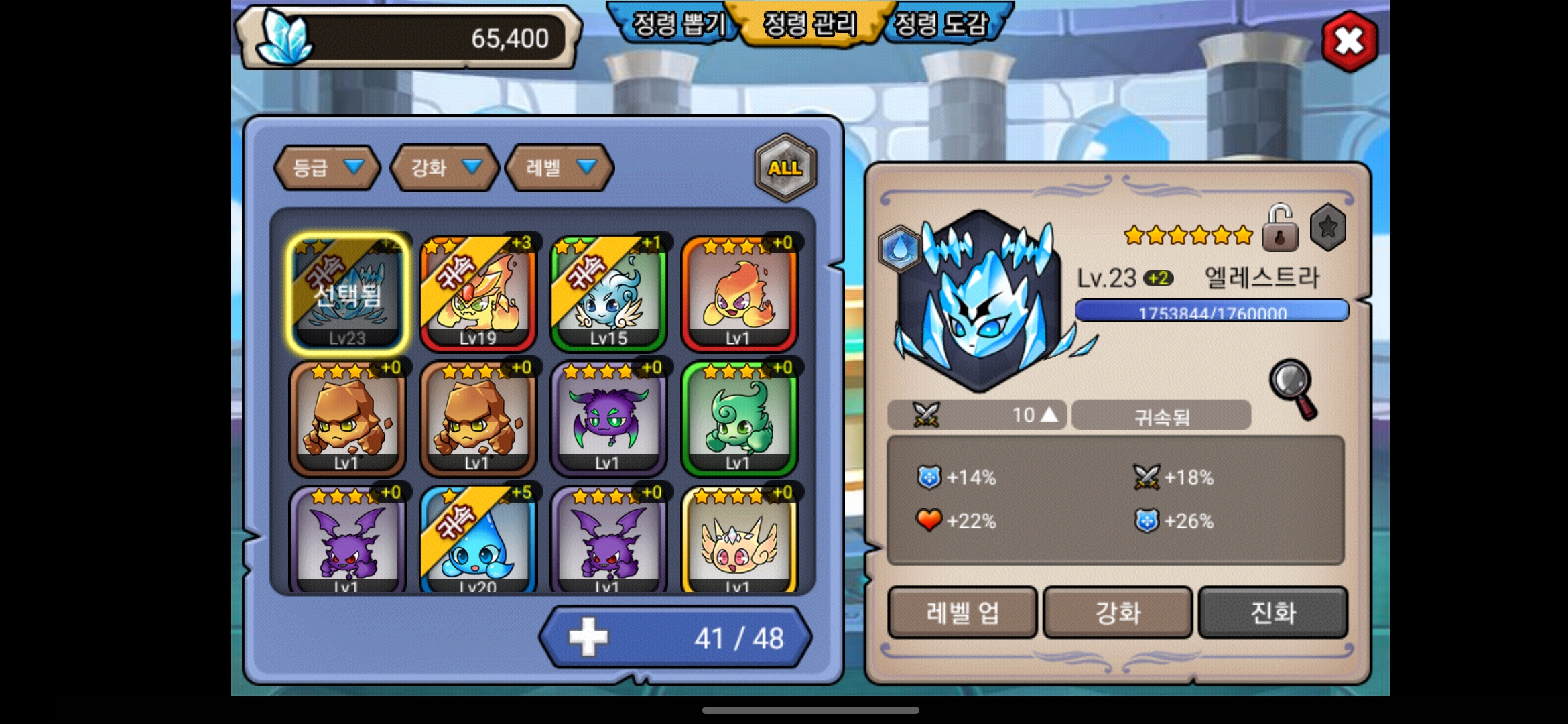Open the 정령 도감 tab
Viewport: 1568px width, 724px height.
coord(941,25)
